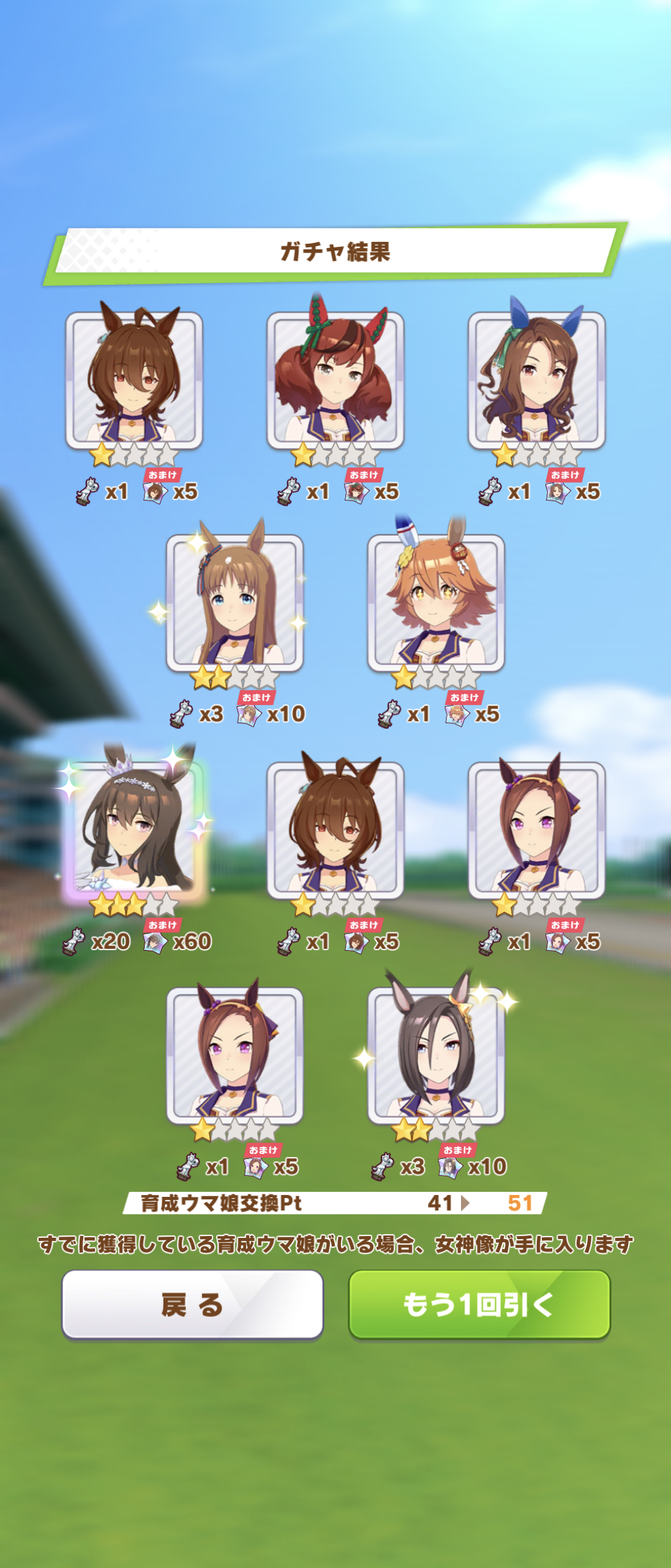Viewport: 671px width, 1568px height.
Task: Go back with the 戻る button
Action: click(192, 1304)
